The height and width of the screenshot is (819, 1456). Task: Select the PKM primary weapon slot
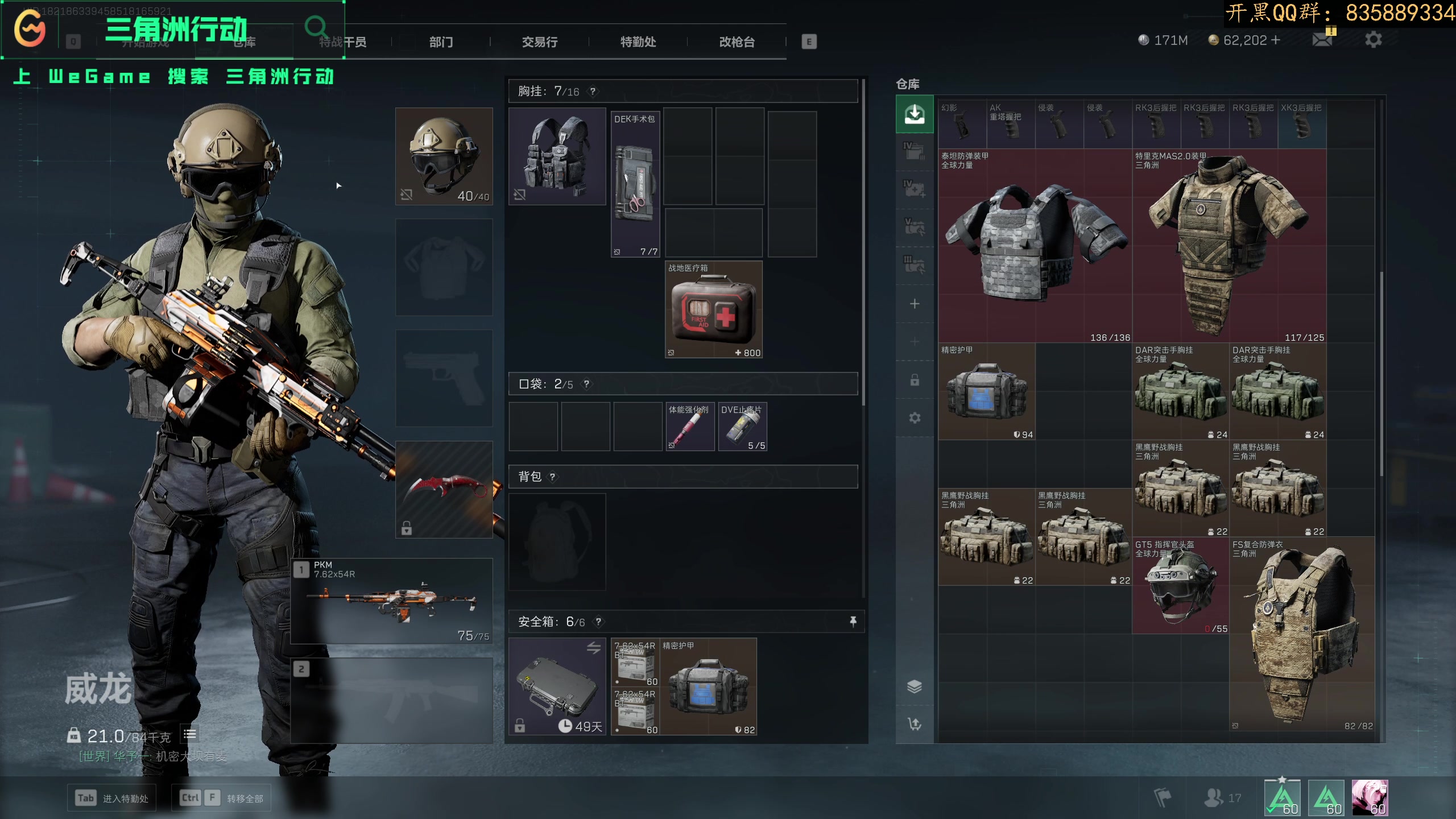pyautogui.click(x=392, y=601)
